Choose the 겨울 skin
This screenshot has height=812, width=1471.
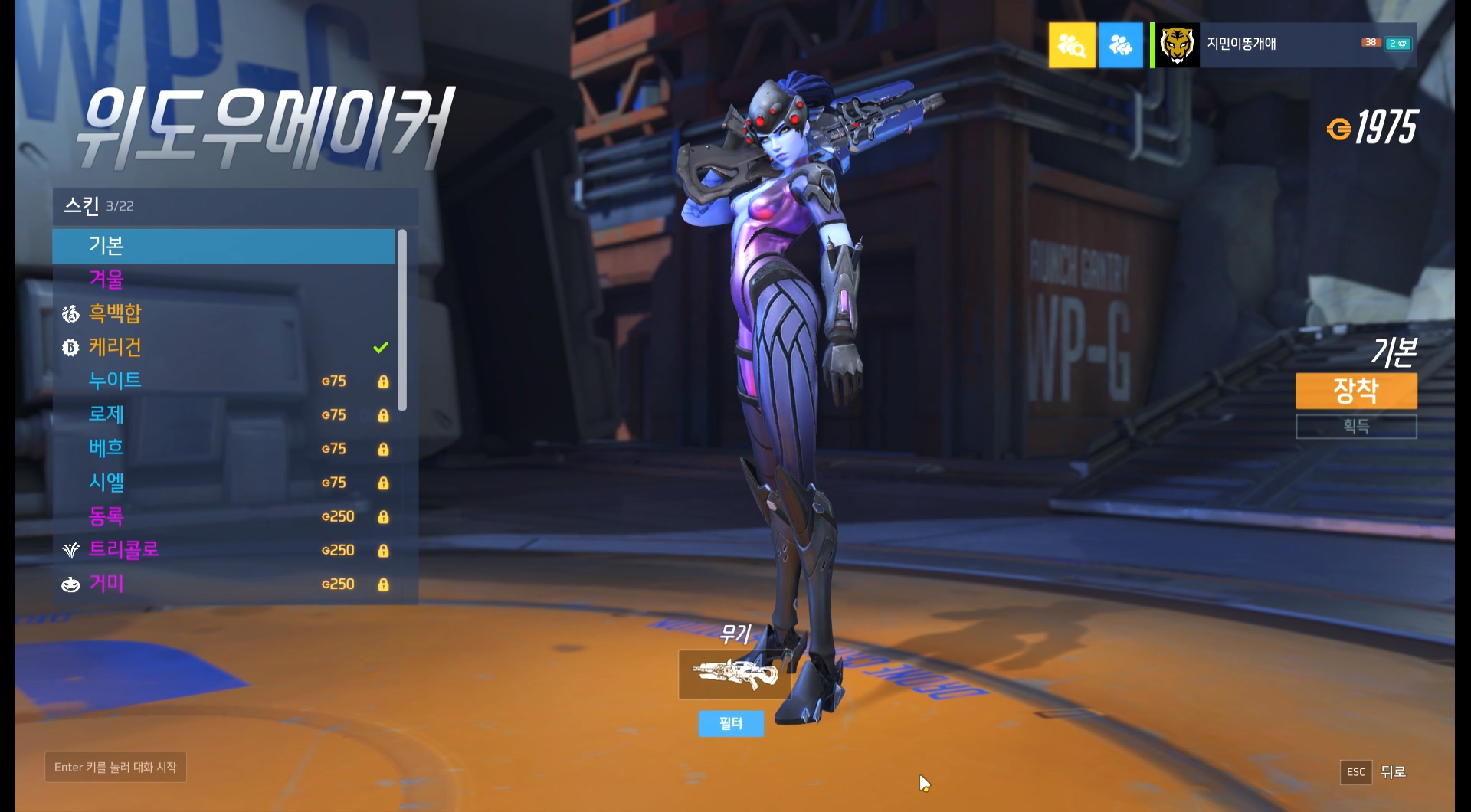pos(223,280)
